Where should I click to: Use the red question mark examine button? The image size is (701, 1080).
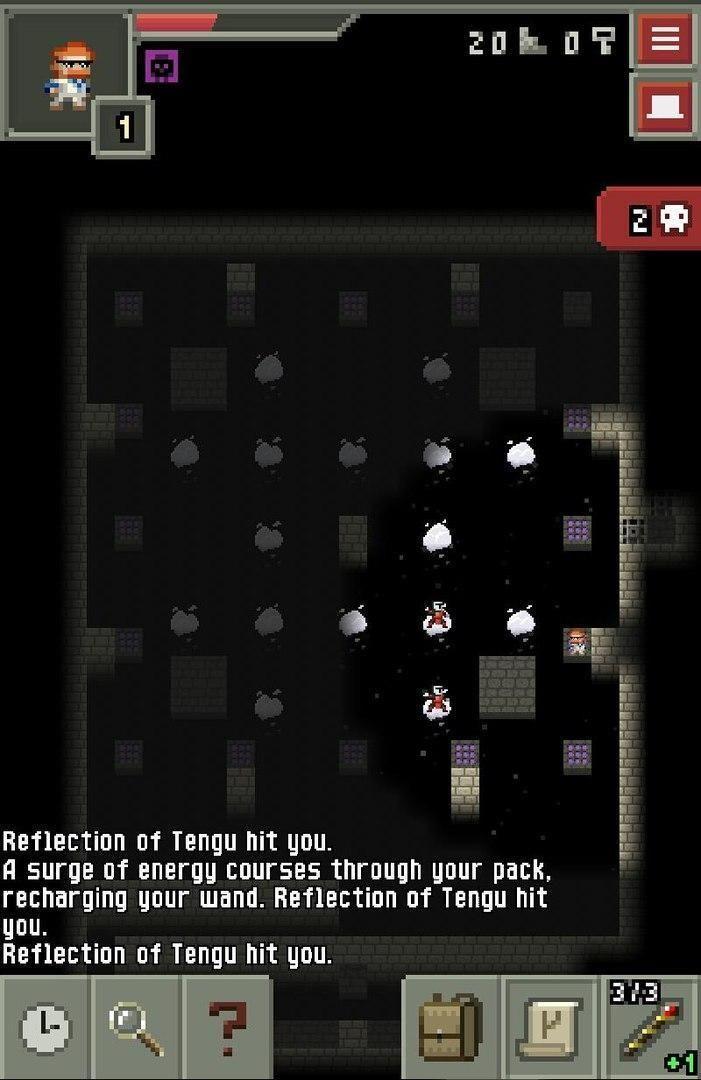click(x=227, y=1029)
